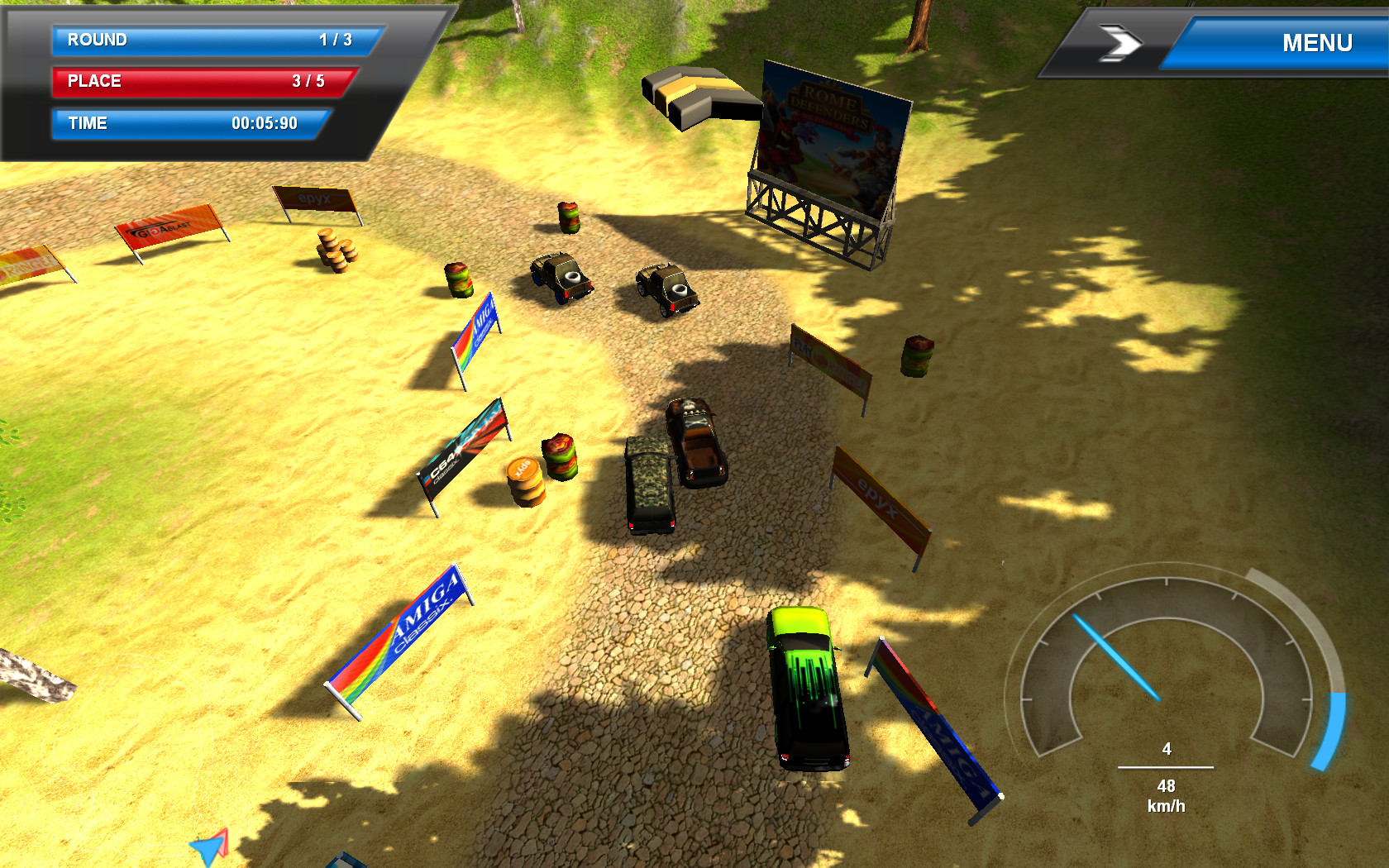Select the blue ROUND 1/3 bar
Viewport: 1389px width, 868px height.
(x=211, y=40)
